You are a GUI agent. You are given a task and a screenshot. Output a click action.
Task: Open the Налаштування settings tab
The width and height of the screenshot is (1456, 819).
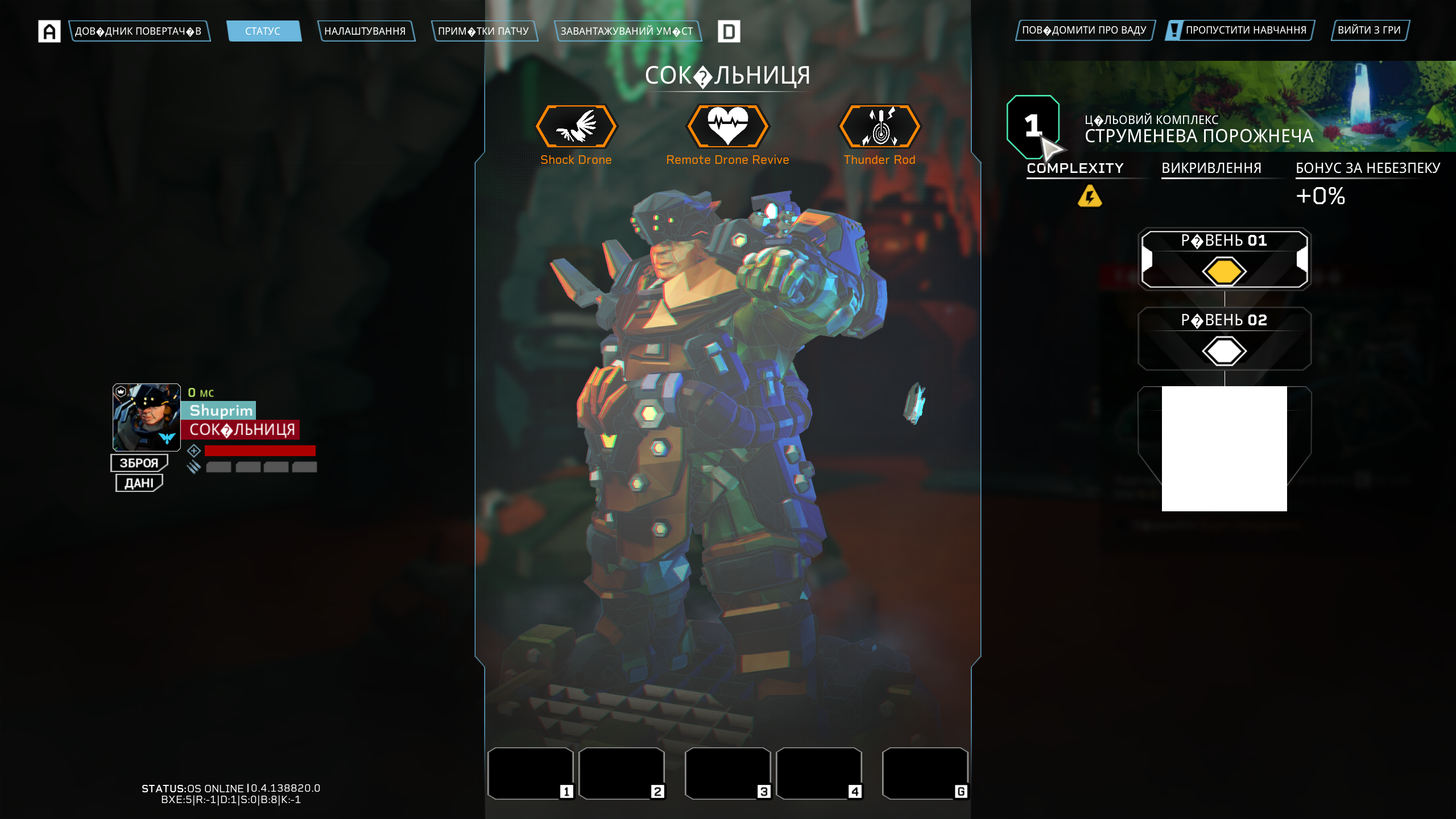[x=365, y=31]
